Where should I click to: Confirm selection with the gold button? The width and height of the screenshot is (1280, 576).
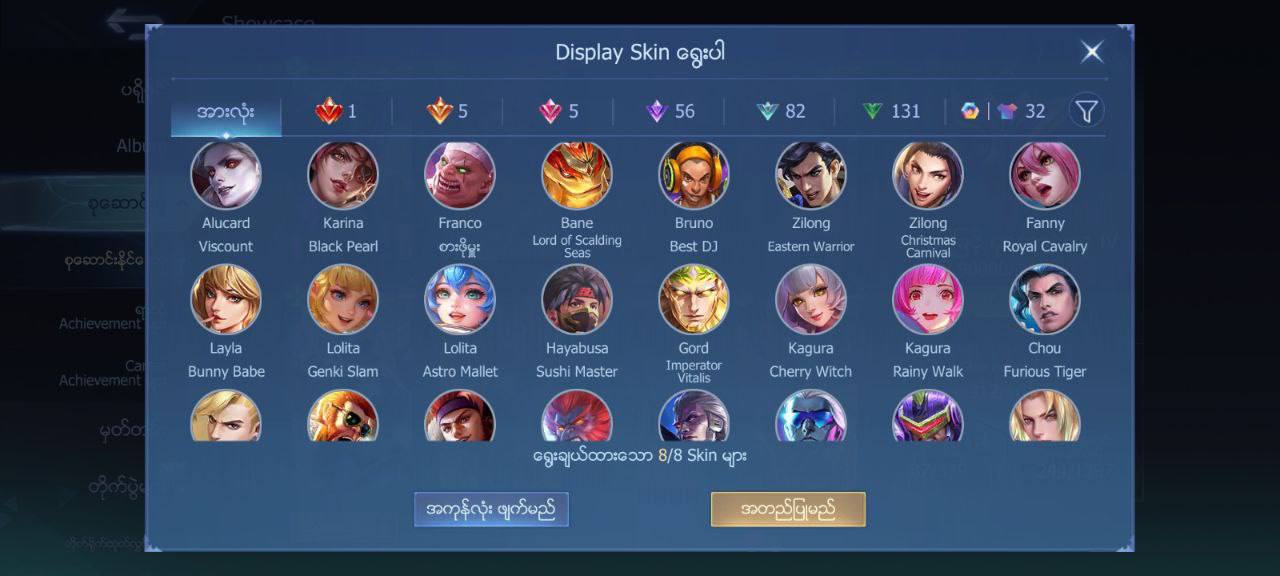pyautogui.click(x=788, y=509)
